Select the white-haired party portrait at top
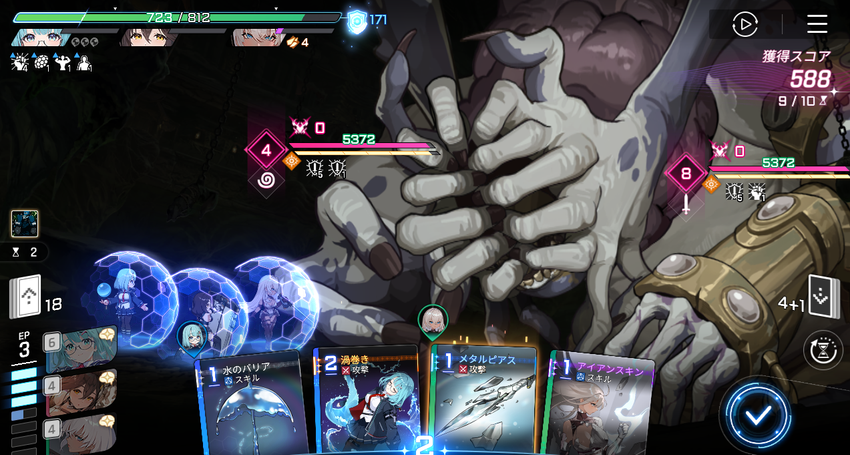The height and width of the screenshot is (455, 850). (256, 38)
